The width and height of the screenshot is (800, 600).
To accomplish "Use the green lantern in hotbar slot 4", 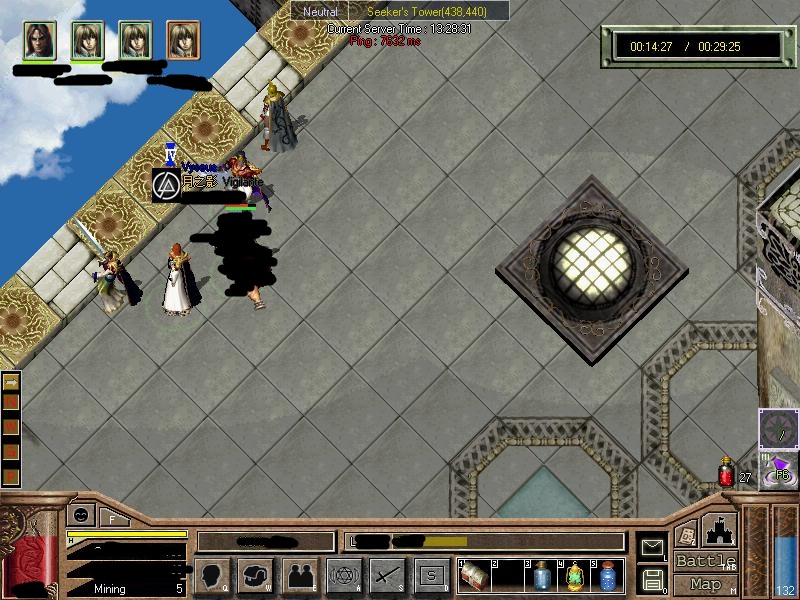I will [575, 576].
